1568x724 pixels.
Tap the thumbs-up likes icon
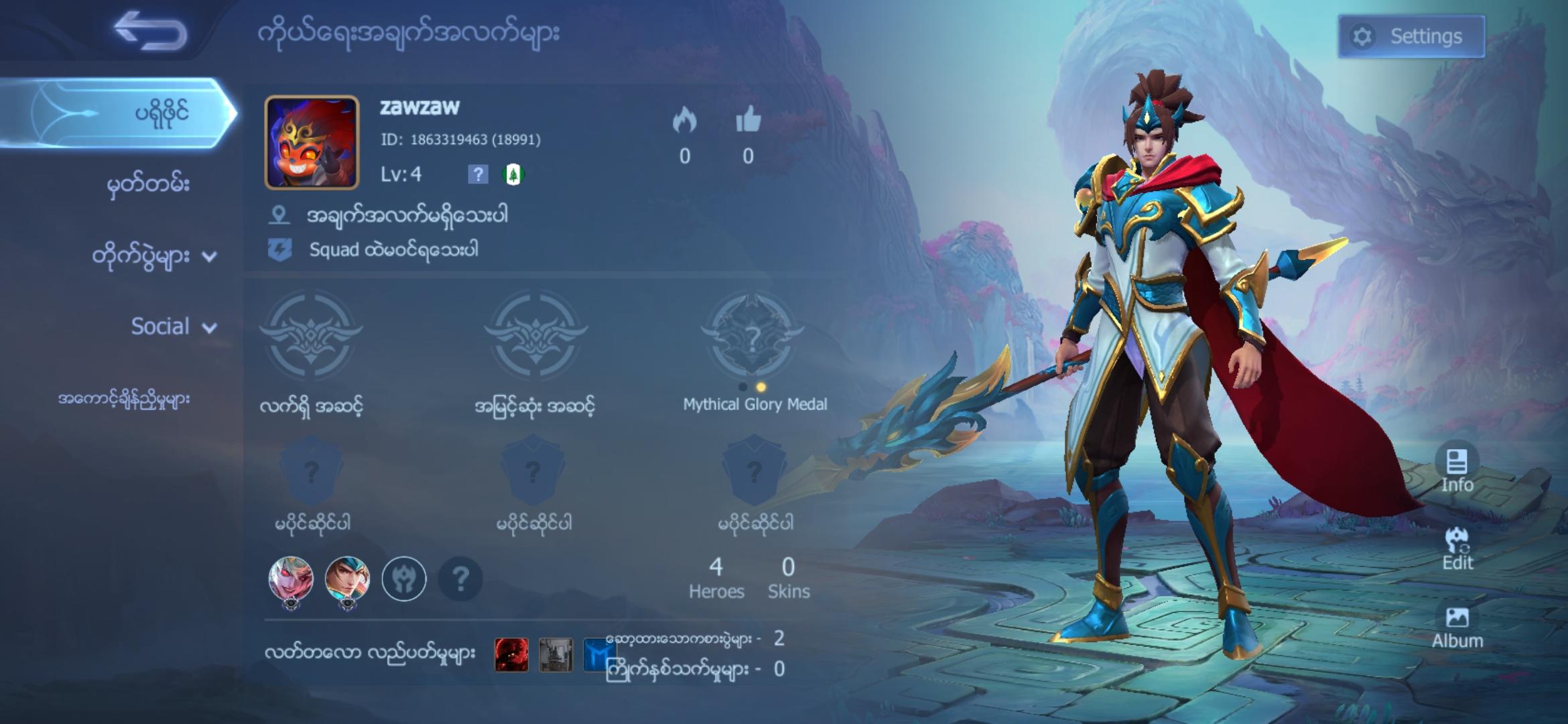pyautogui.click(x=748, y=121)
